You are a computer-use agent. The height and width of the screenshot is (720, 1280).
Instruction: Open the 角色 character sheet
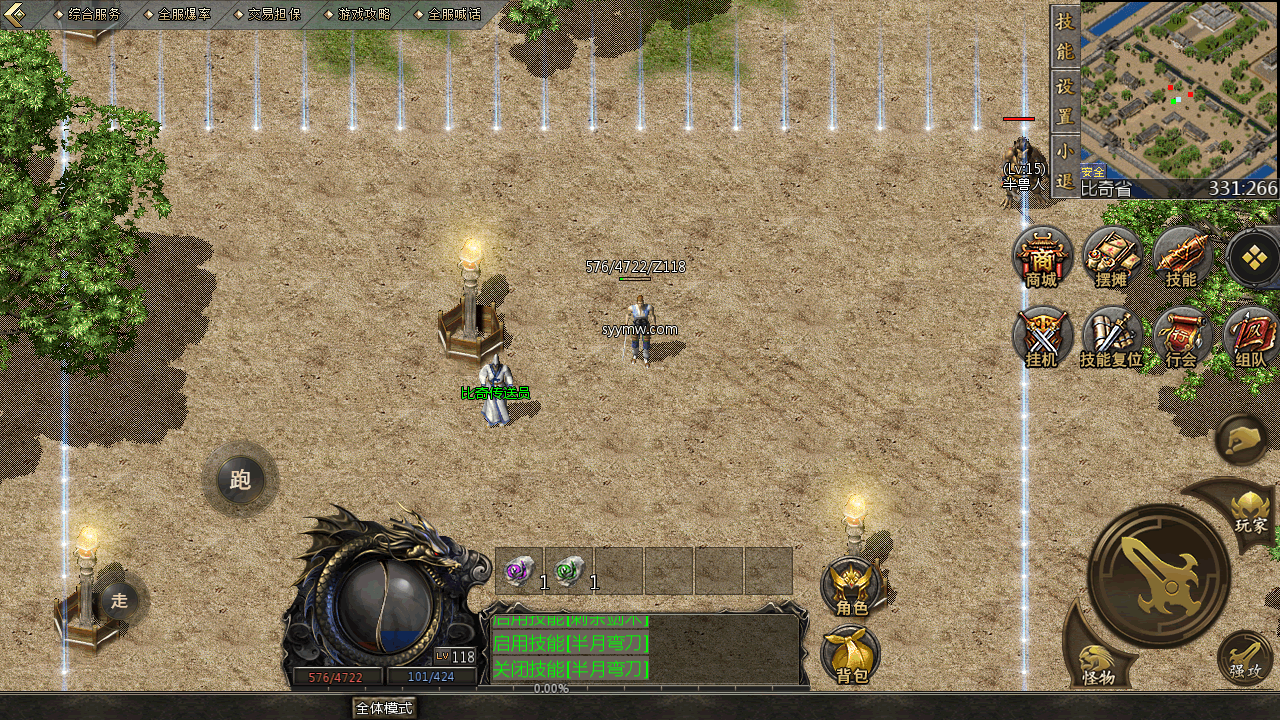coord(852,587)
